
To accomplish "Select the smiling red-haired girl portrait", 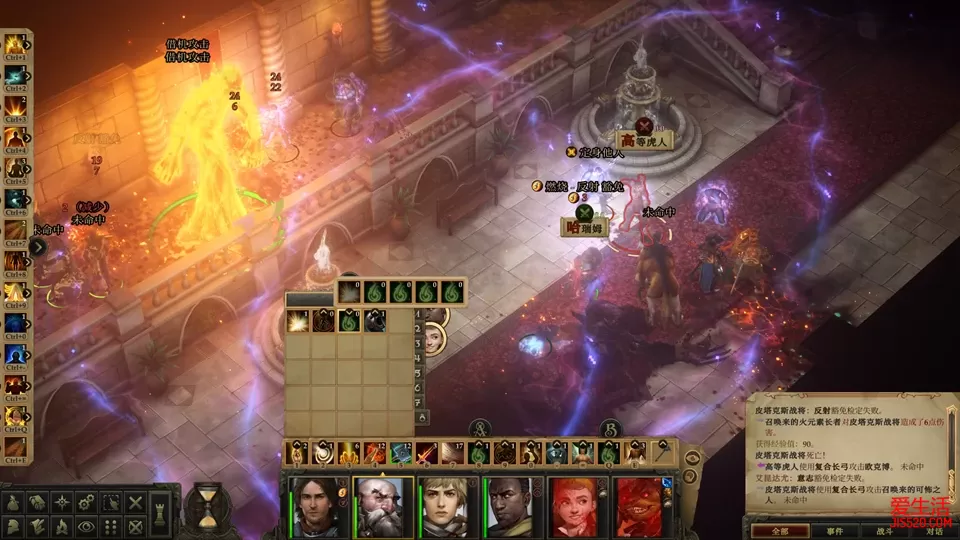I will [x=577, y=506].
